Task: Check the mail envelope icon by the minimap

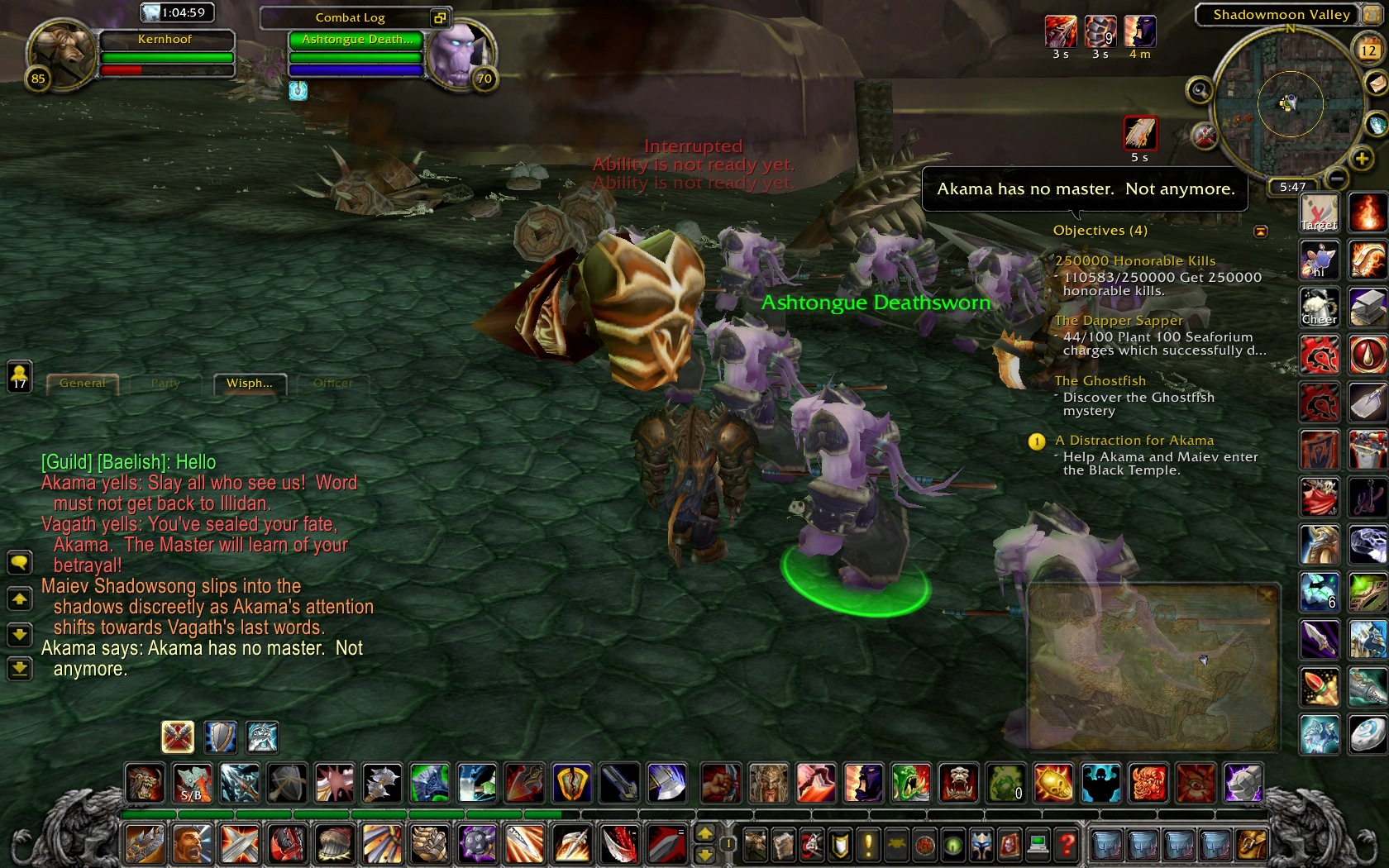Action: click(x=1376, y=83)
